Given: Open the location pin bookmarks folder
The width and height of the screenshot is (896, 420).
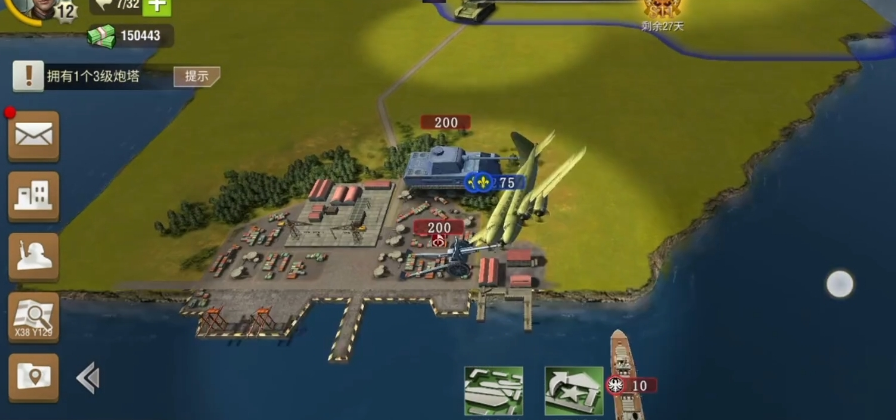Looking at the screenshot, I should [x=34, y=377].
